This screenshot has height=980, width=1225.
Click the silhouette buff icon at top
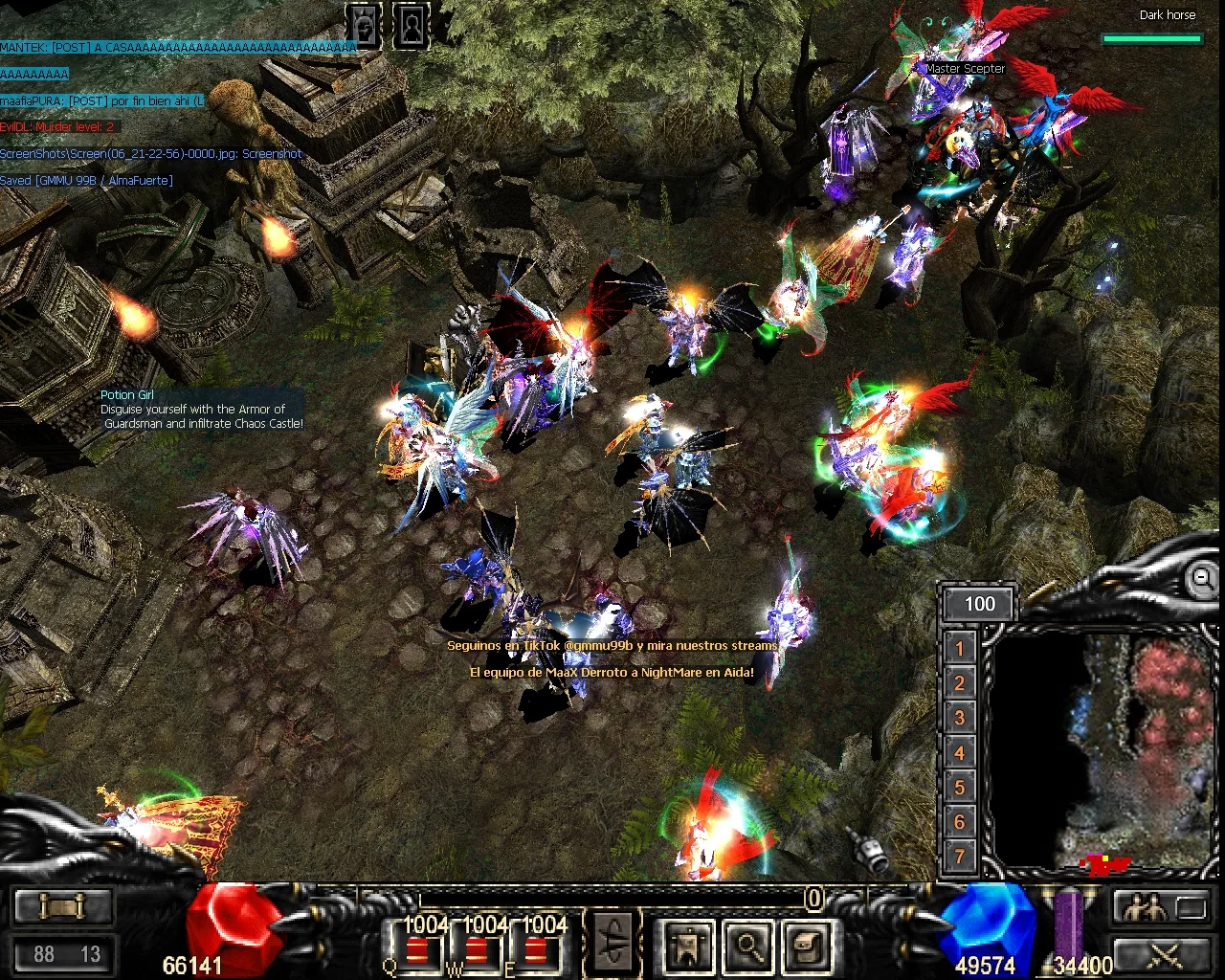411,26
